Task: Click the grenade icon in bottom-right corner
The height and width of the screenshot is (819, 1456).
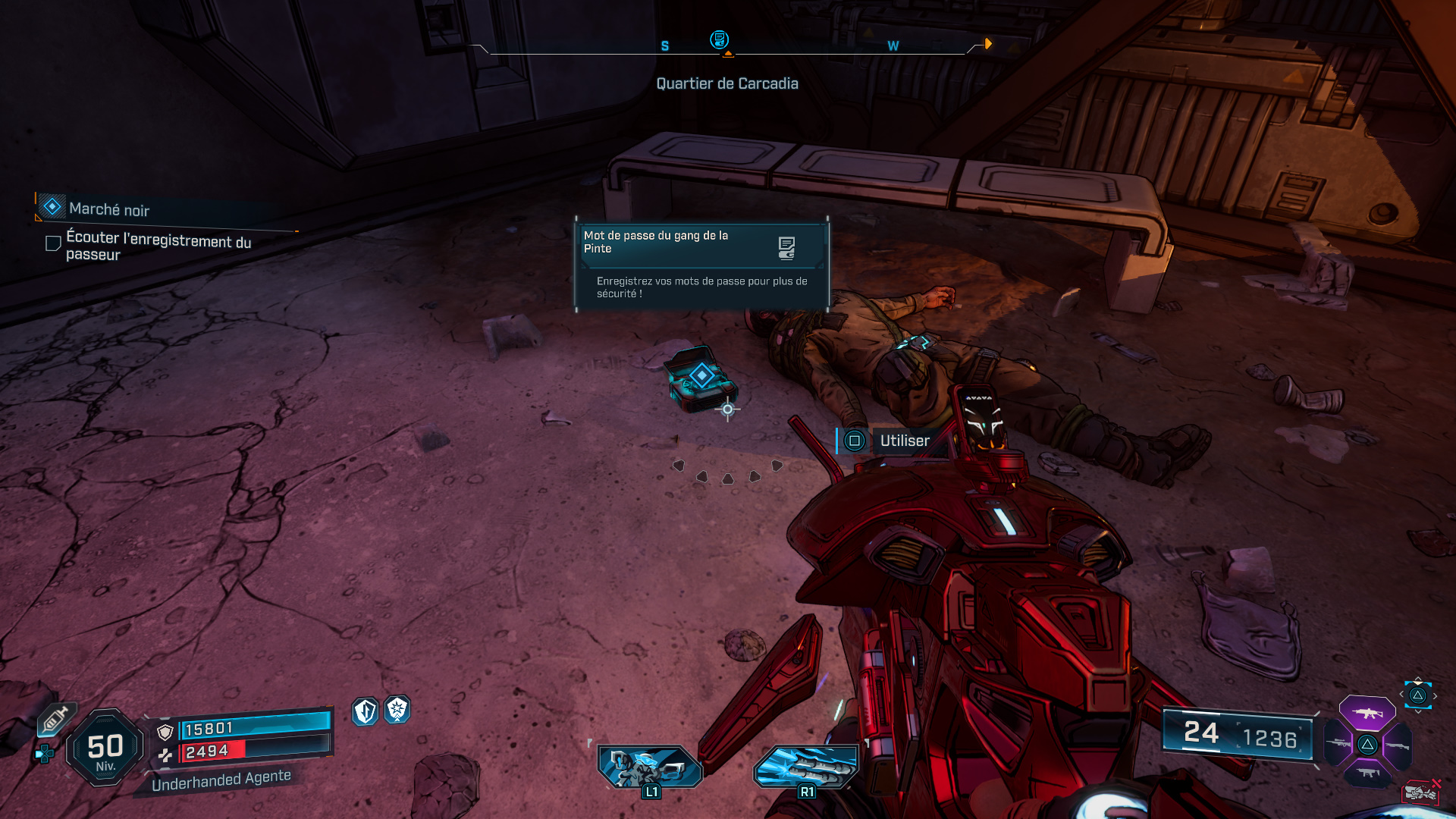Action: tap(1420, 792)
